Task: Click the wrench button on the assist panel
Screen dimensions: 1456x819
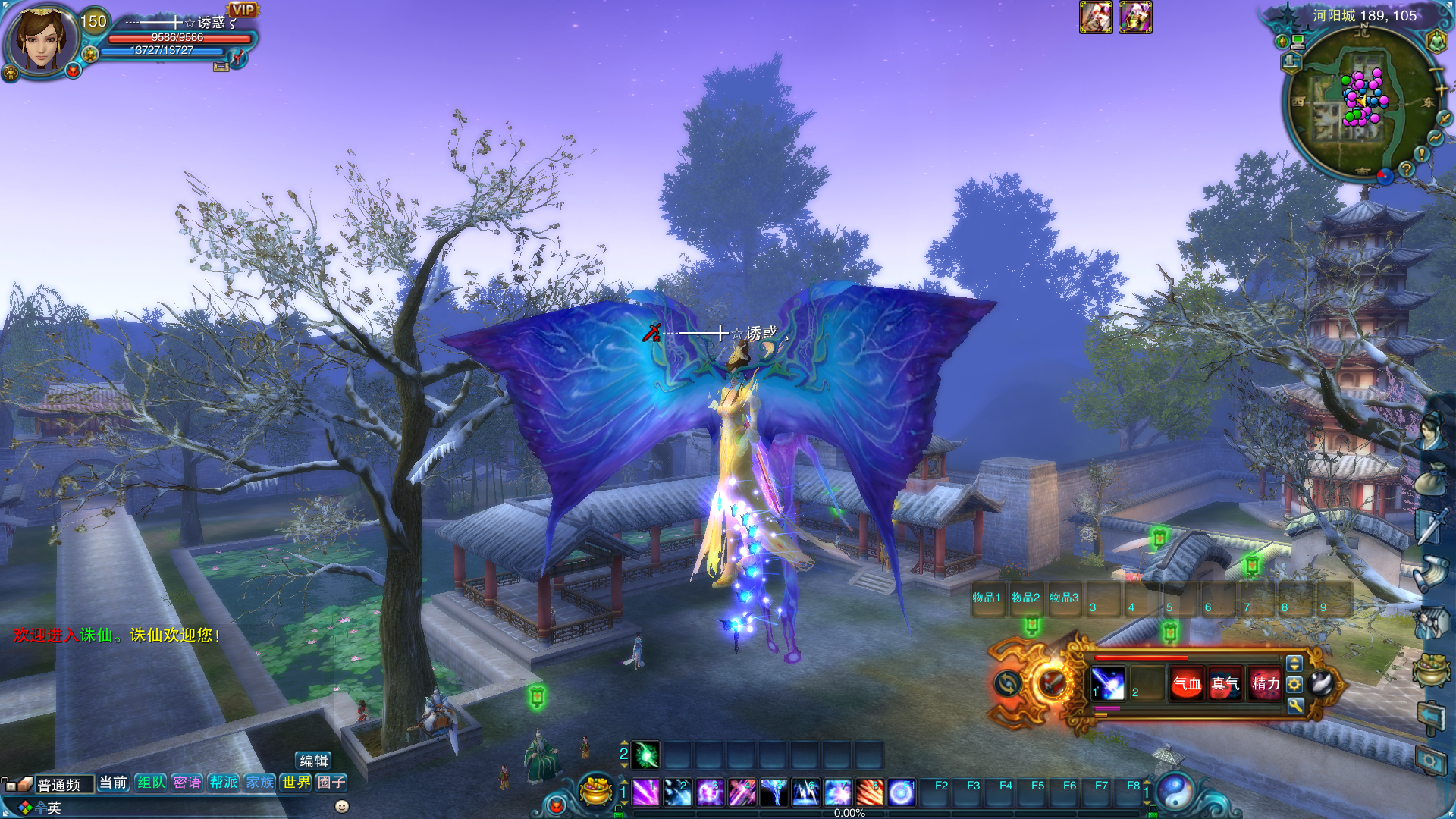Action: tap(1295, 706)
